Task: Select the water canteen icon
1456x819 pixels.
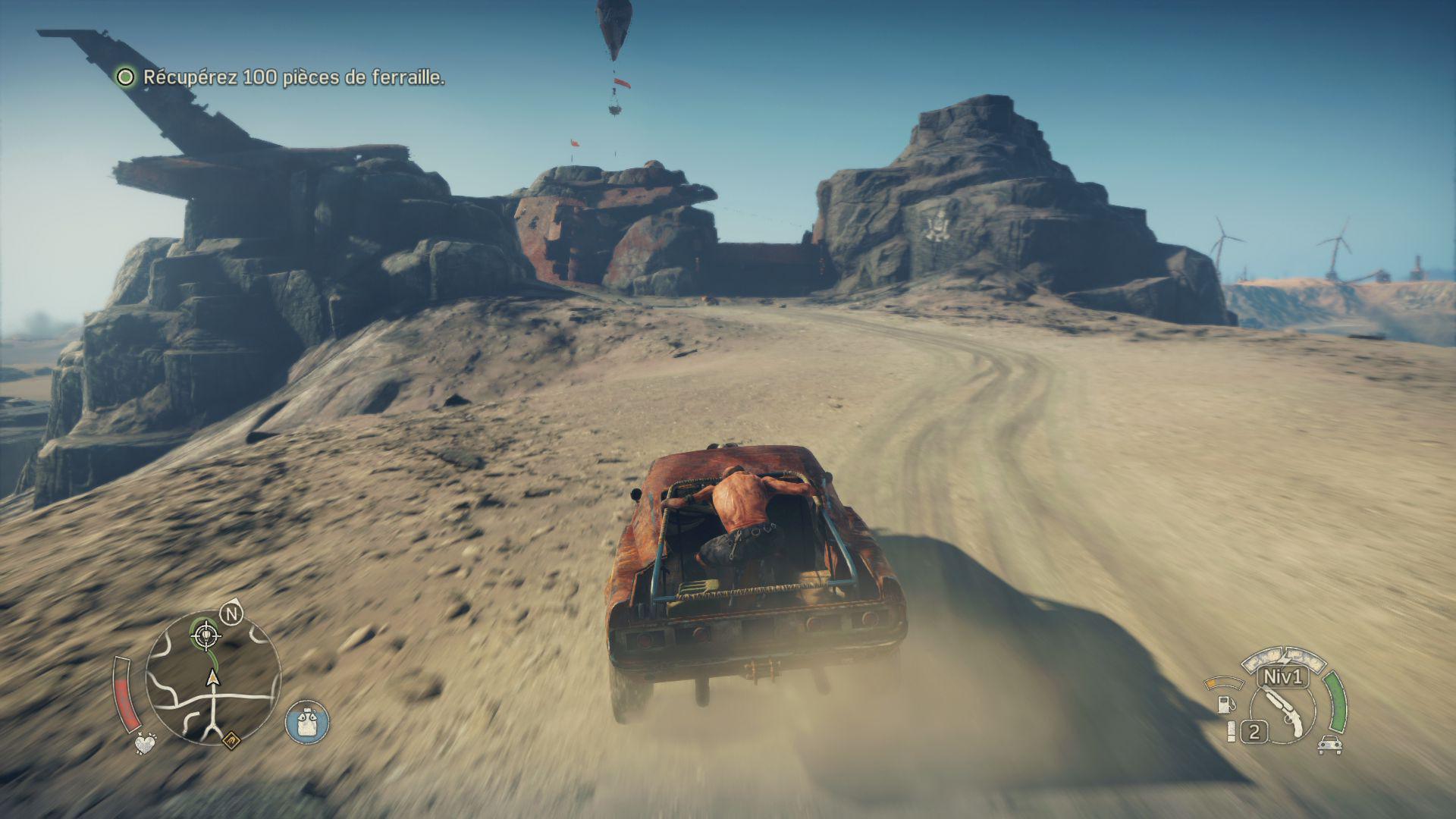Action: [x=307, y=720]
